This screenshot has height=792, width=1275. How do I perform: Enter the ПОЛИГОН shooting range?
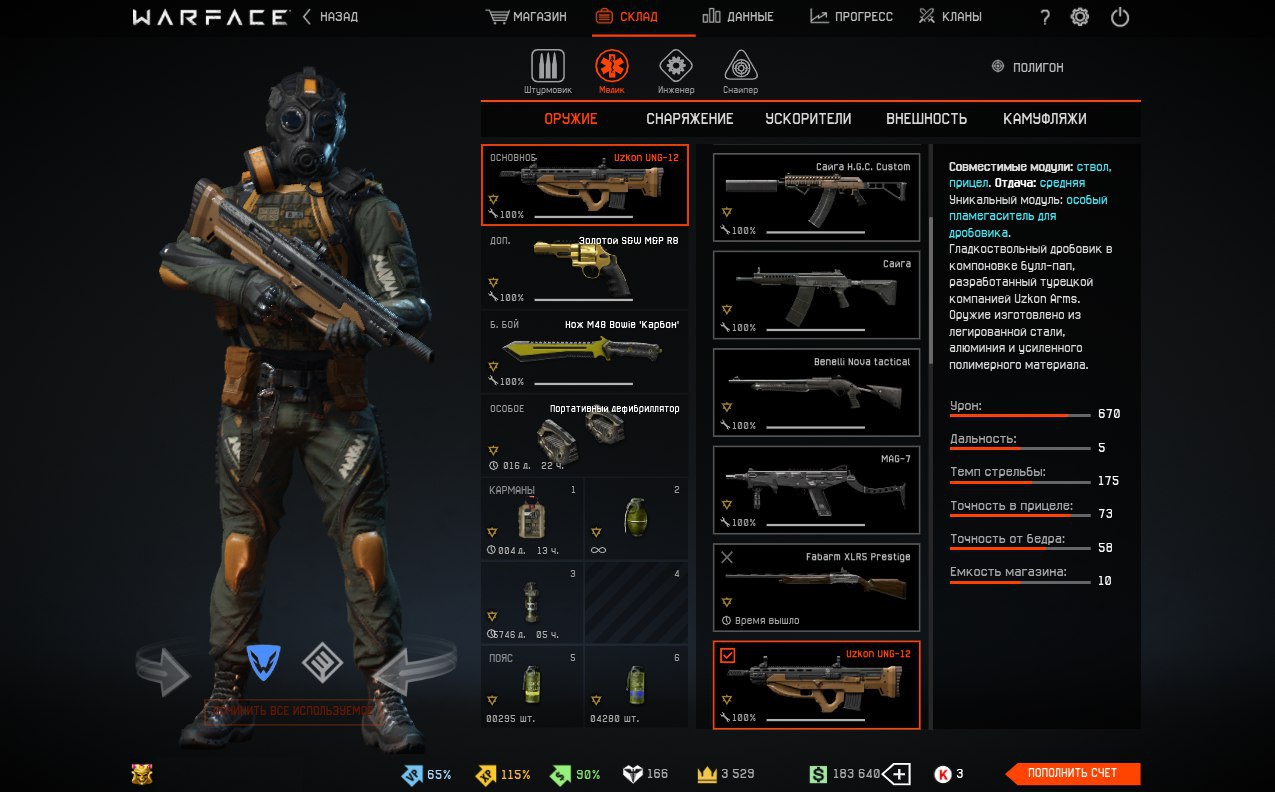(x=1027, y=67)
